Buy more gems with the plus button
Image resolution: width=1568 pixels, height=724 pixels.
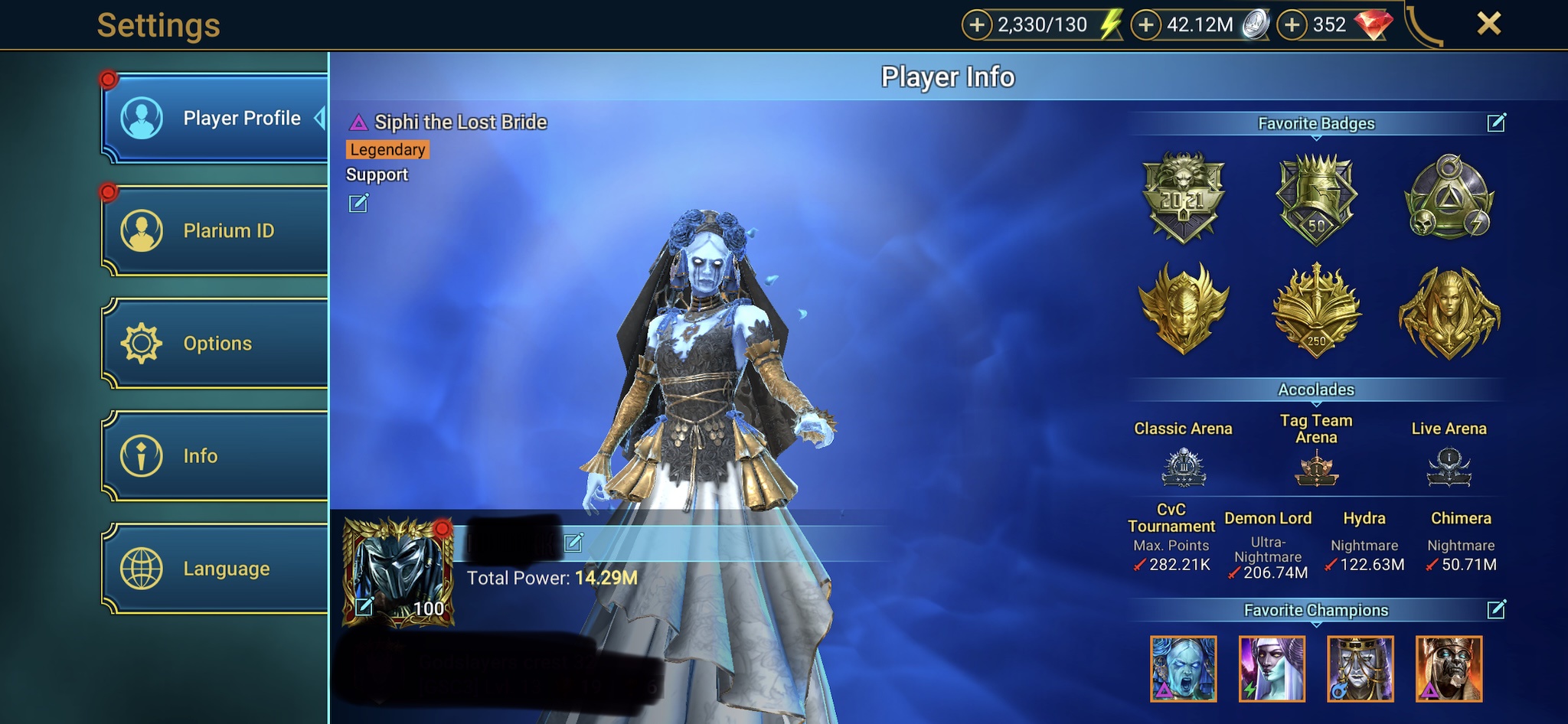pos(1292,25)
